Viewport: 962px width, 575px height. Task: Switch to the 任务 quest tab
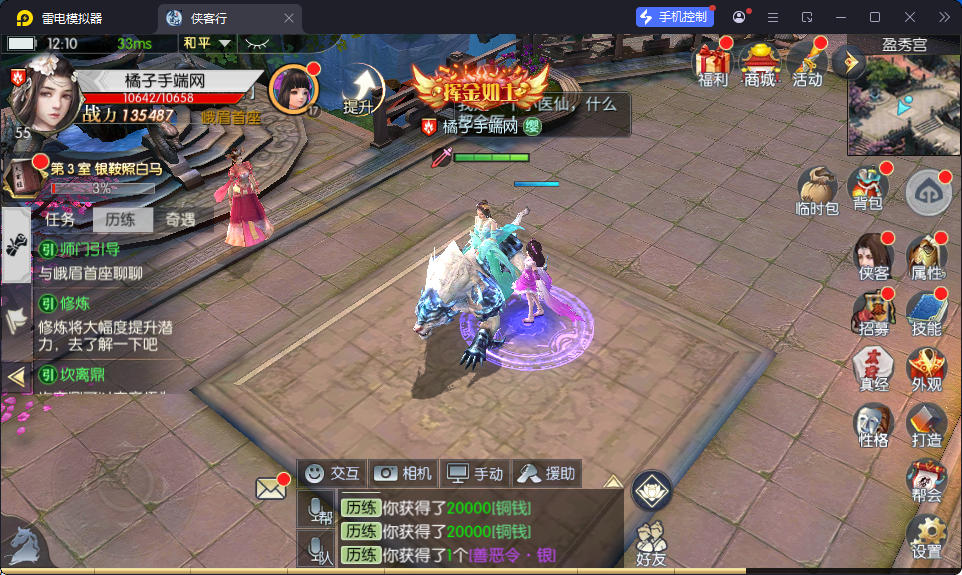(x=60, y=220)
